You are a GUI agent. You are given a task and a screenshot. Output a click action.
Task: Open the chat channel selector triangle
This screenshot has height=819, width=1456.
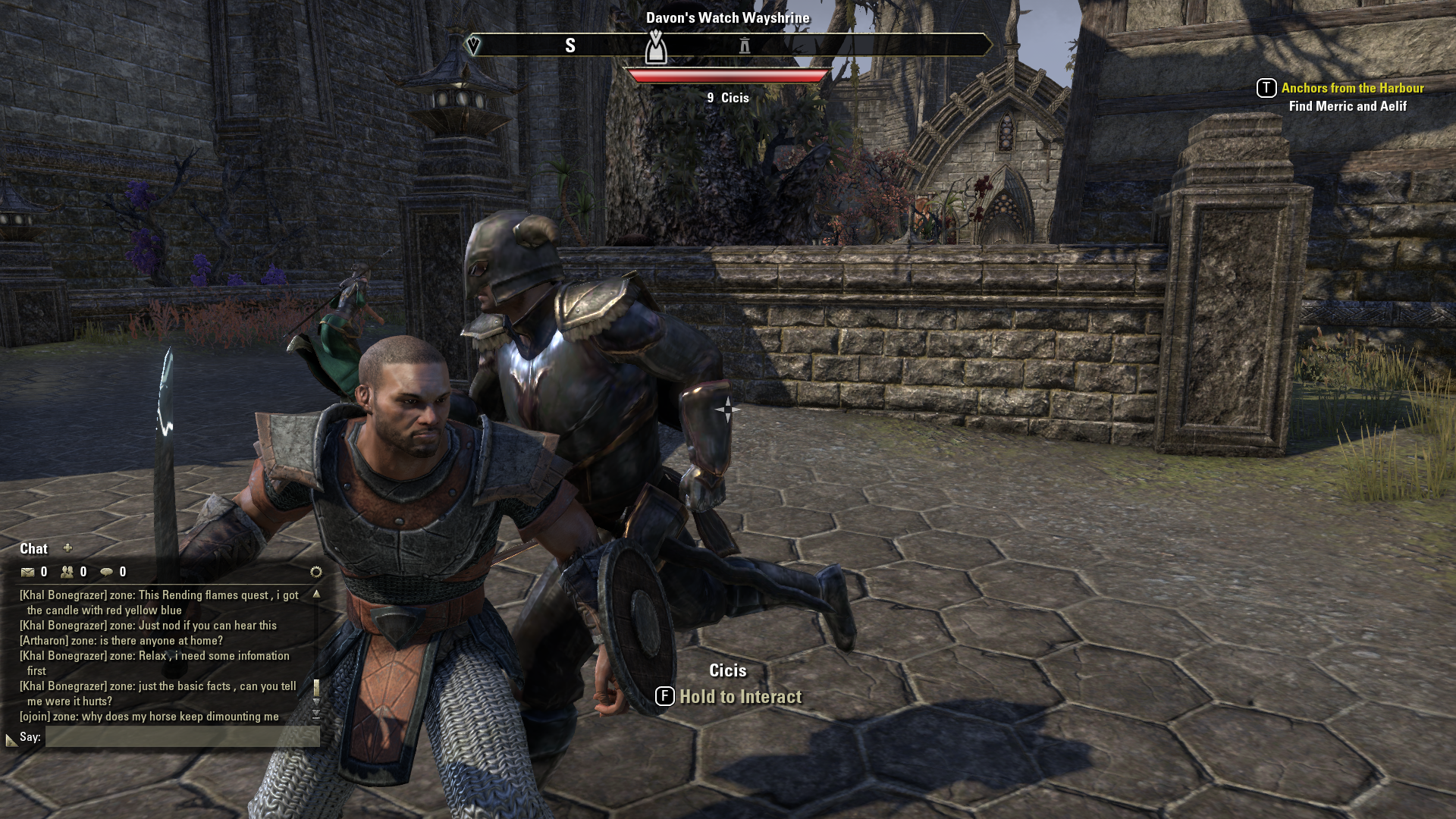pos(11,739)
